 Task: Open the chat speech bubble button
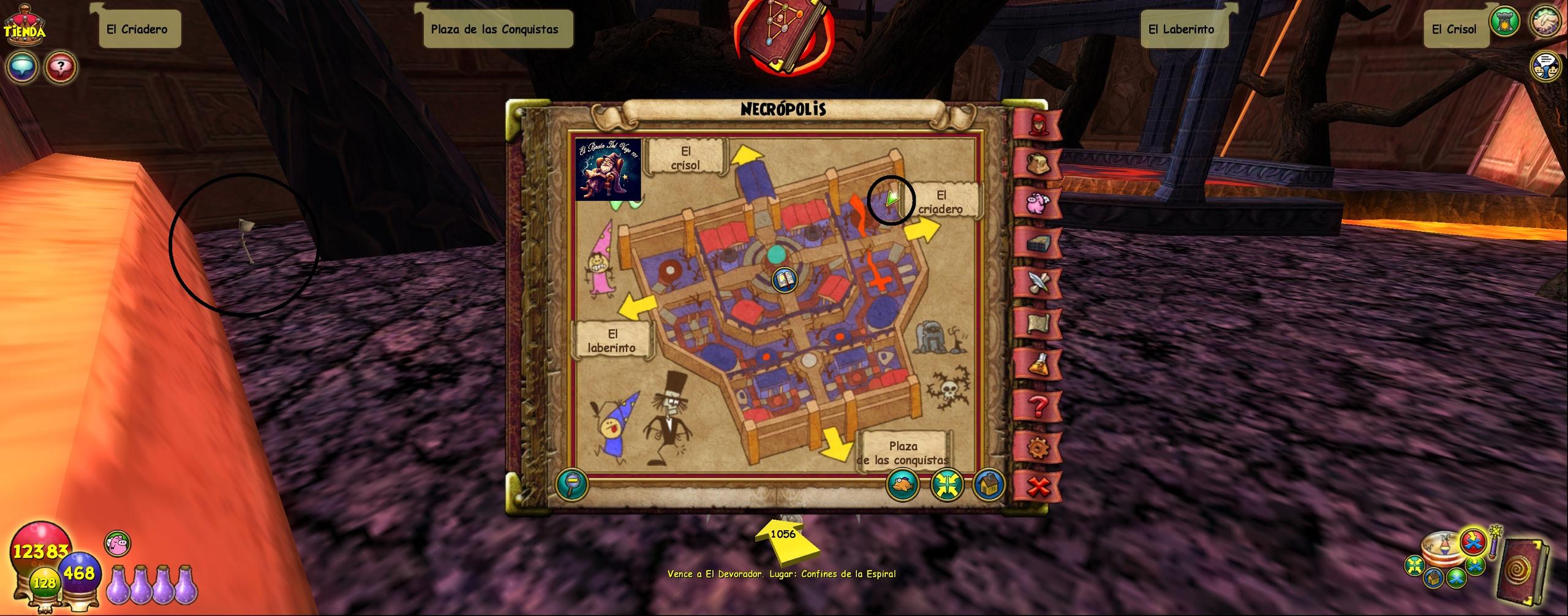[22, 67]
